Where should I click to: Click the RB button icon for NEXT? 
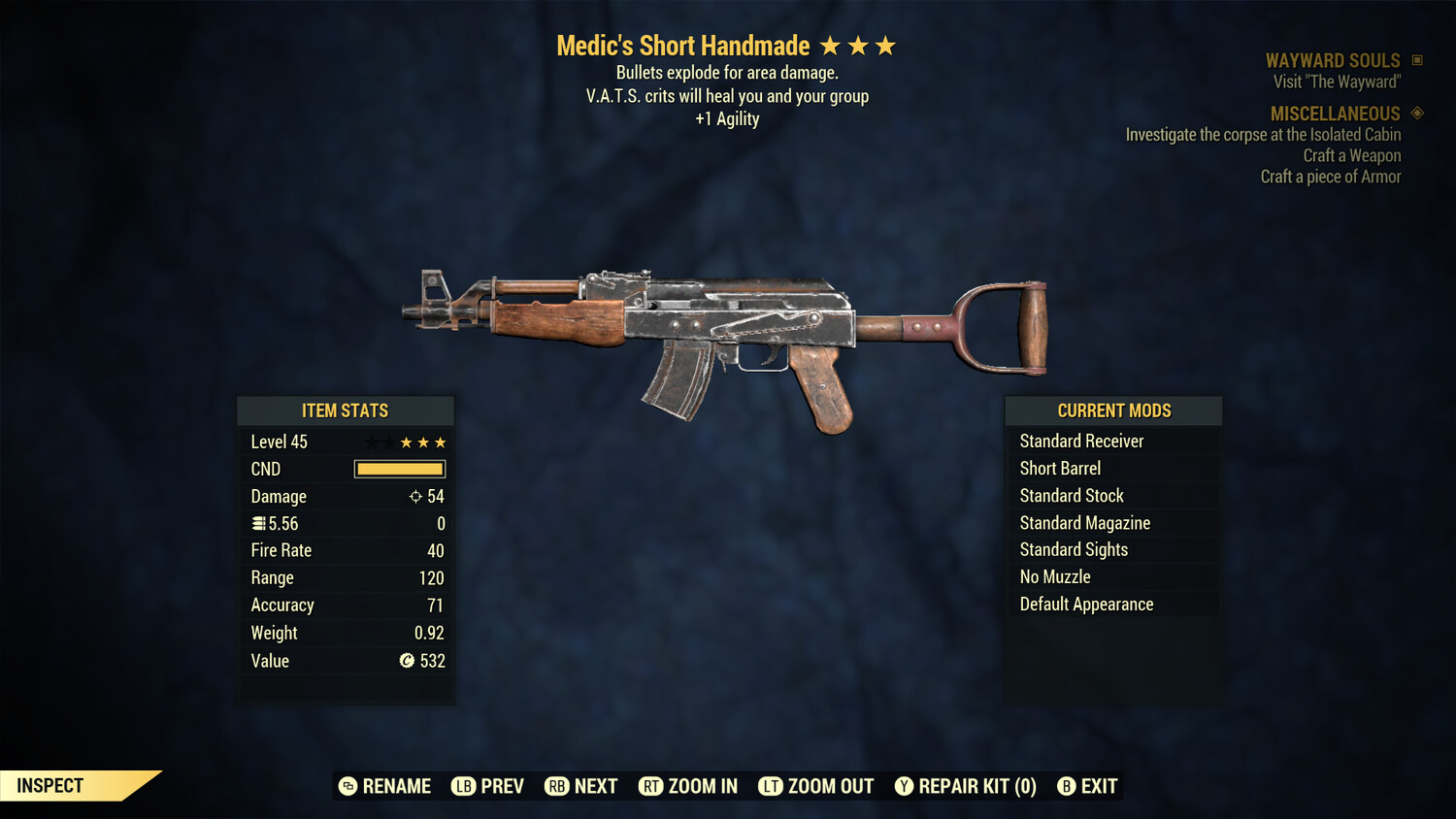tap(555, 786)
